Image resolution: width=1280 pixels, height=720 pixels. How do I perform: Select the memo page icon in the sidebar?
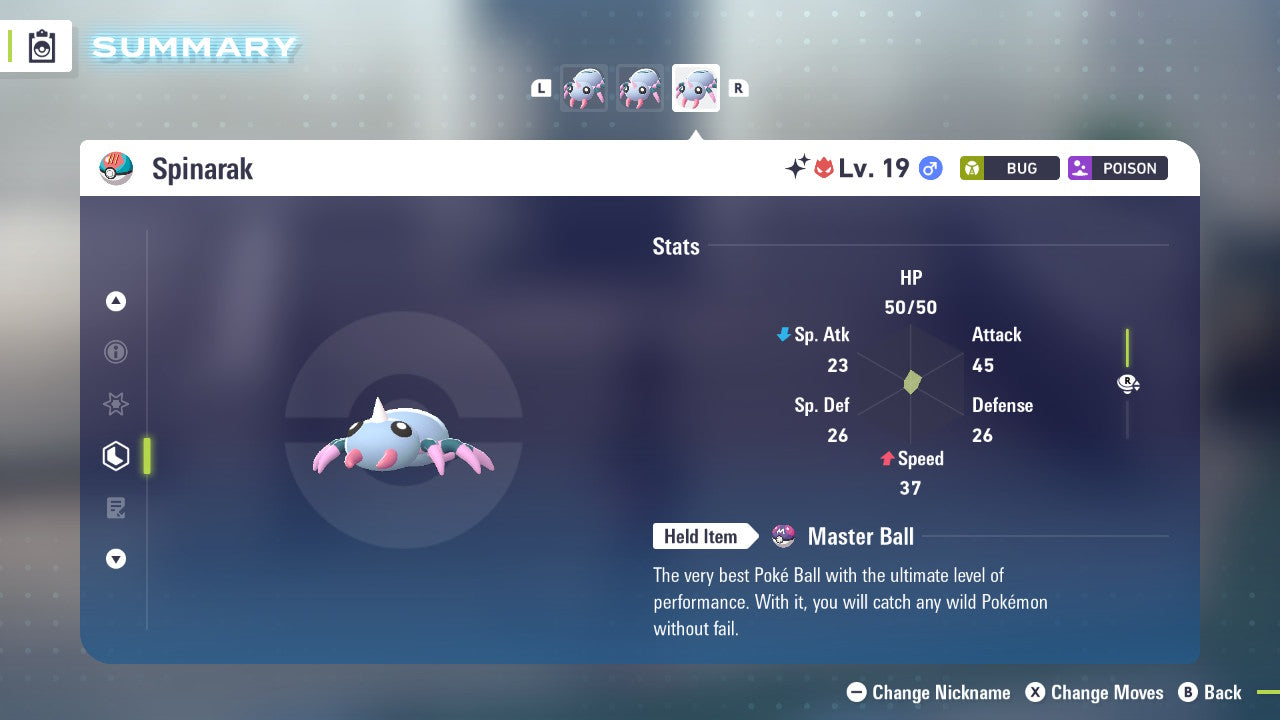pyautogui.click(x=116, y=508)
